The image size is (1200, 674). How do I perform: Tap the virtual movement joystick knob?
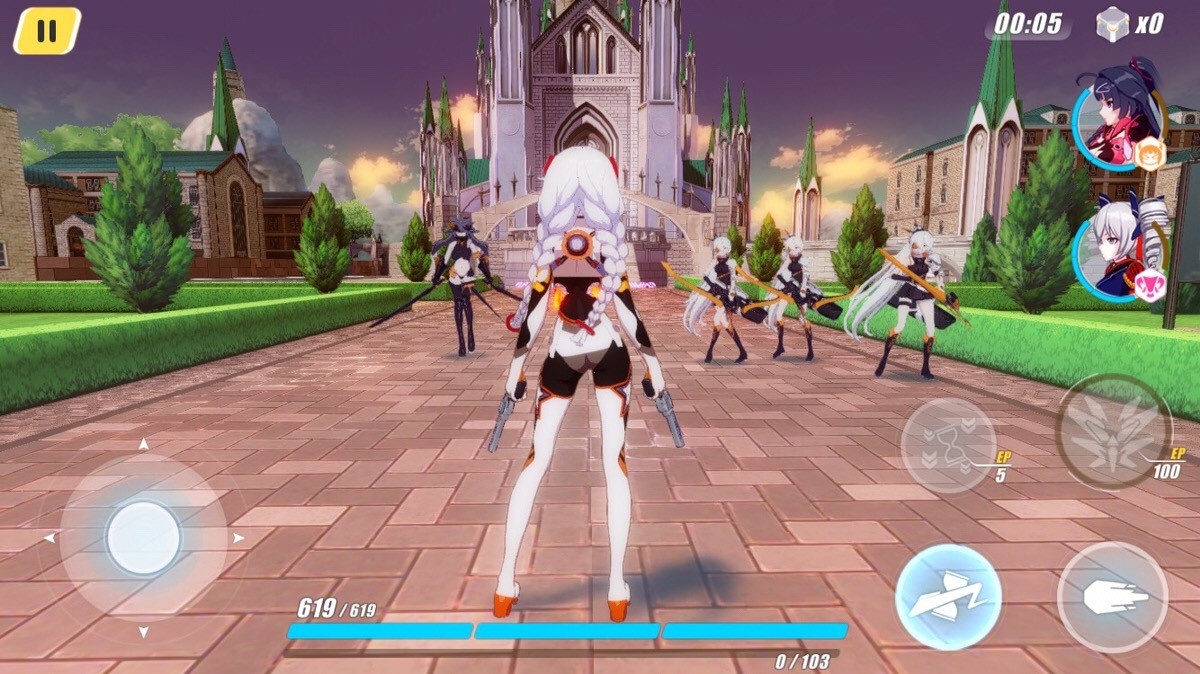(x=144, y=538)
